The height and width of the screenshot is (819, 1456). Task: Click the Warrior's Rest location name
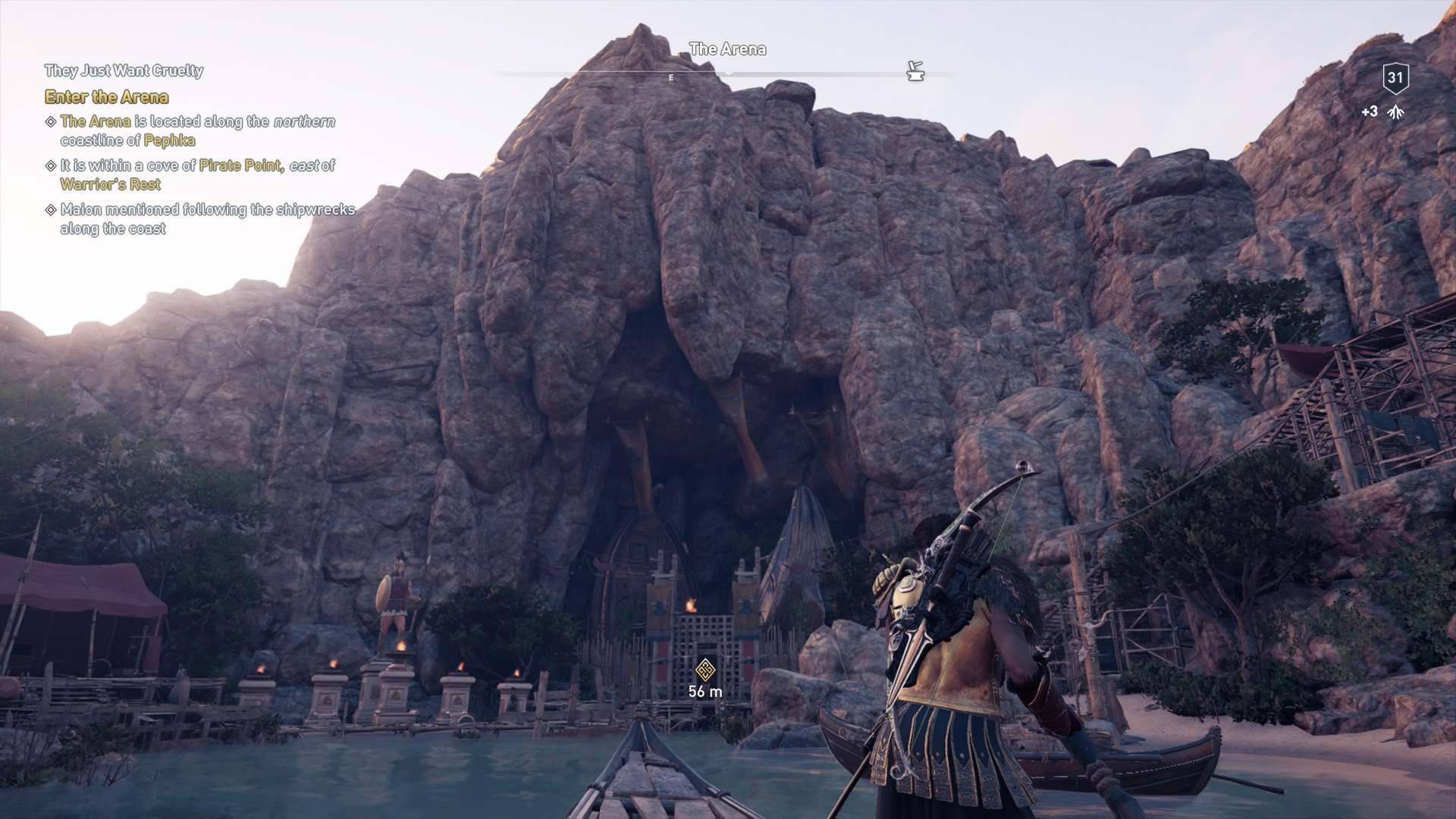(x=110, y=184)
